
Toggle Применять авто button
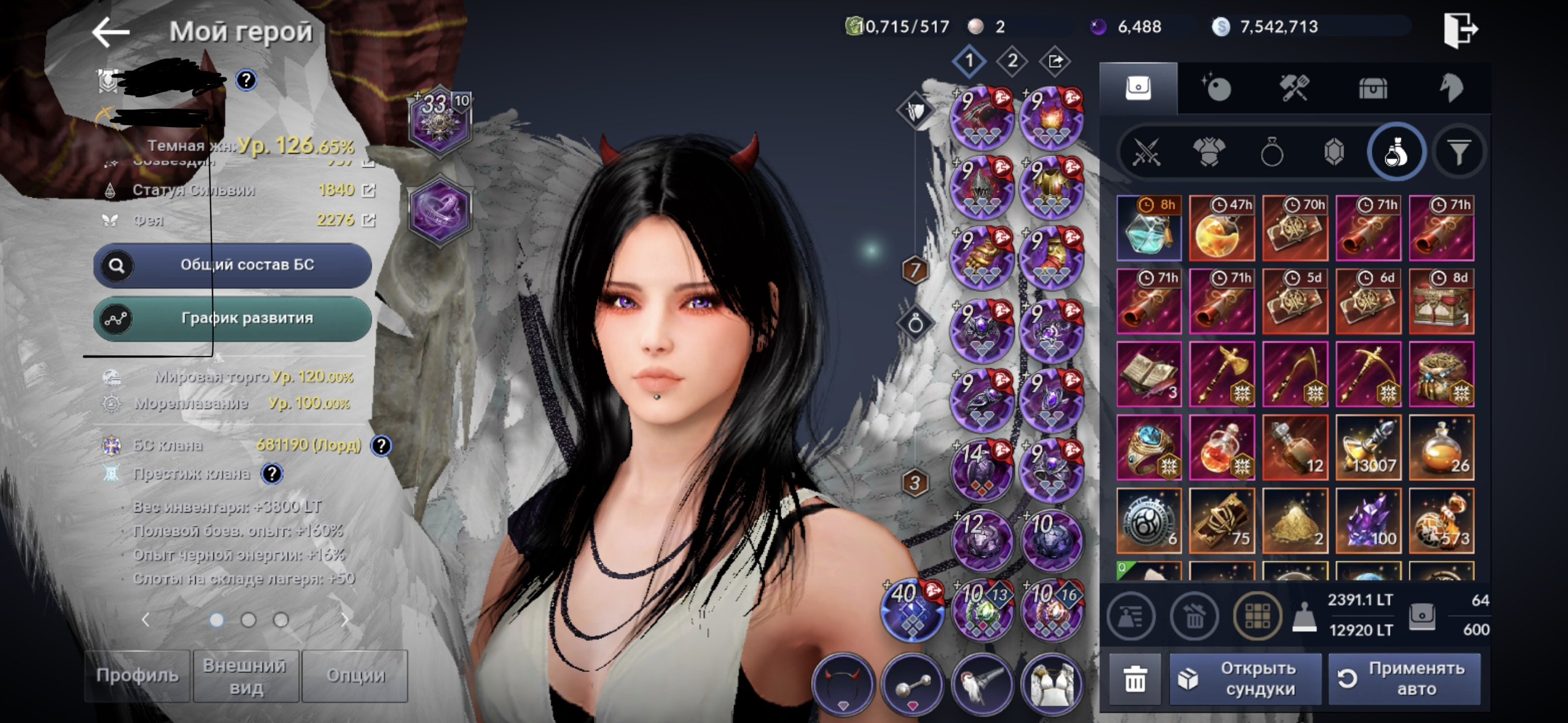(1405, 679)
